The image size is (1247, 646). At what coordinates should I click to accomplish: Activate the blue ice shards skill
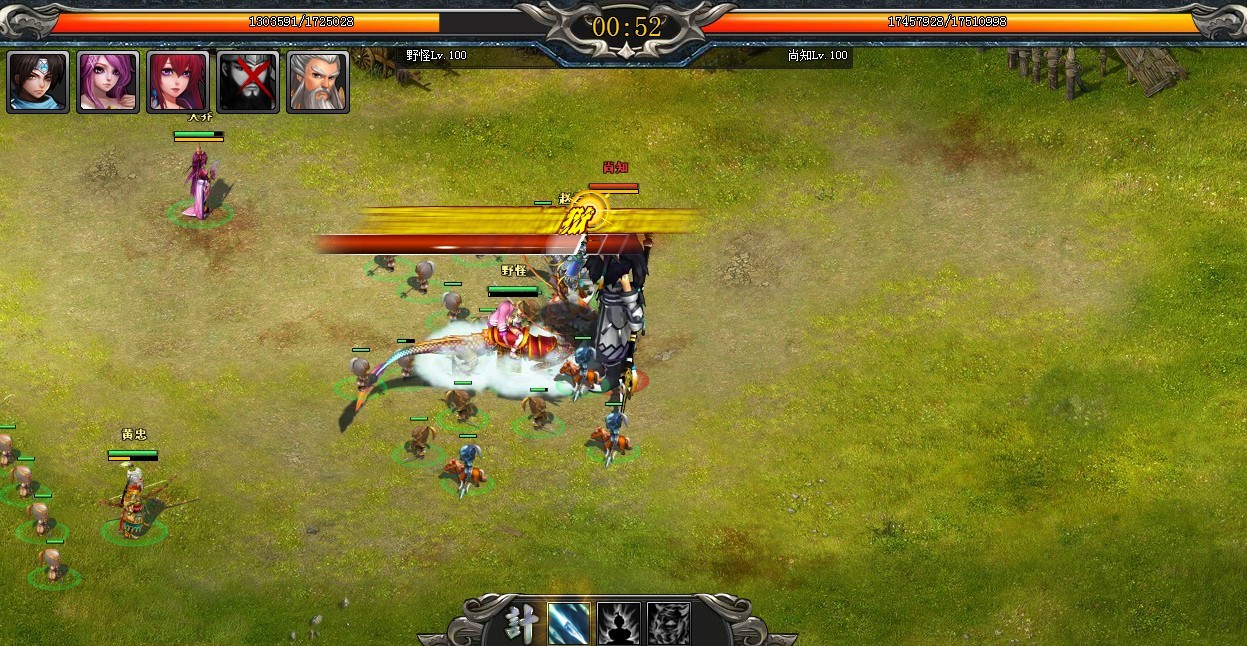569,623
